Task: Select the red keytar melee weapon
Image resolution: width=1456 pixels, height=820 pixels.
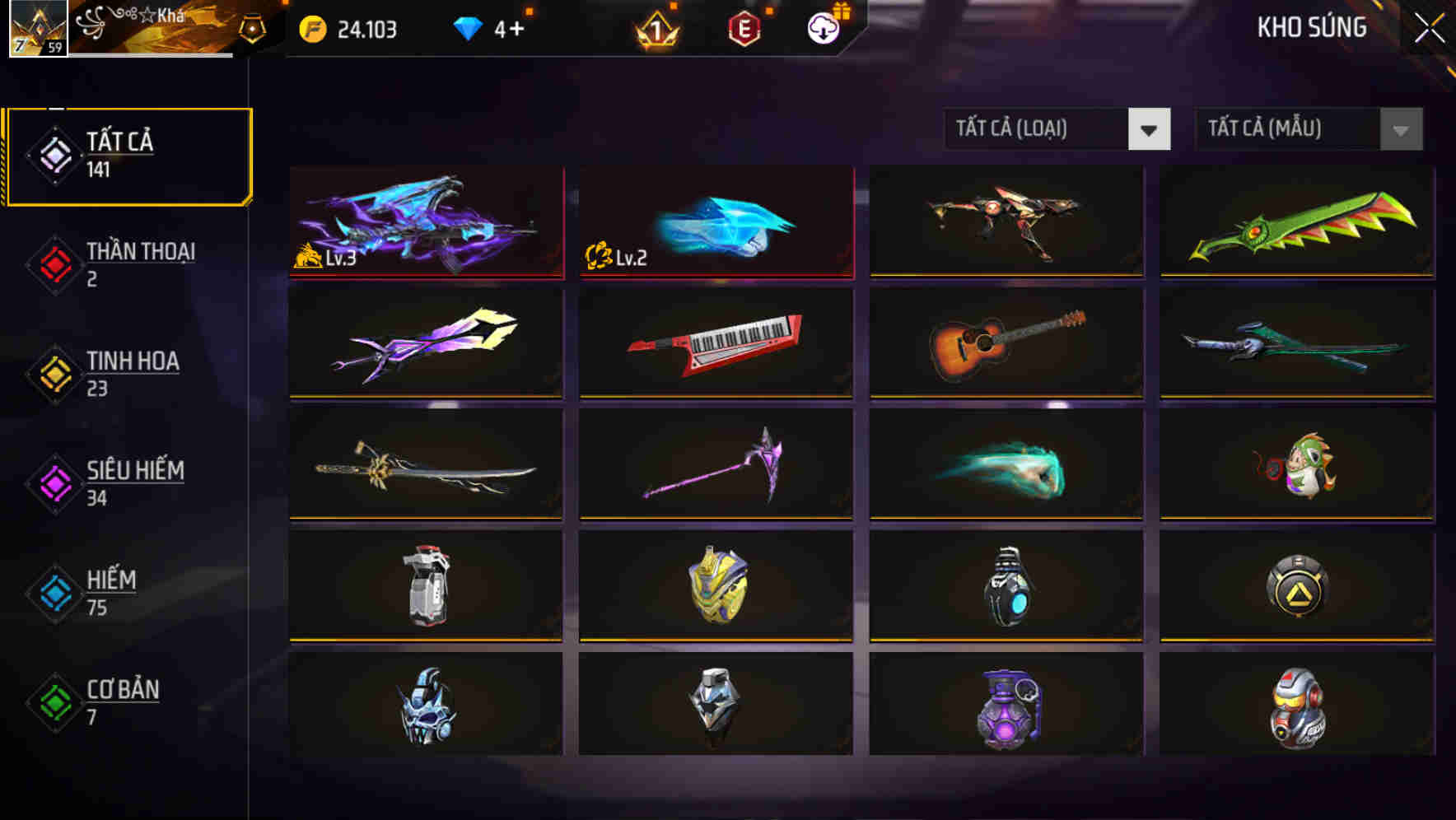Action: (715, 345)
